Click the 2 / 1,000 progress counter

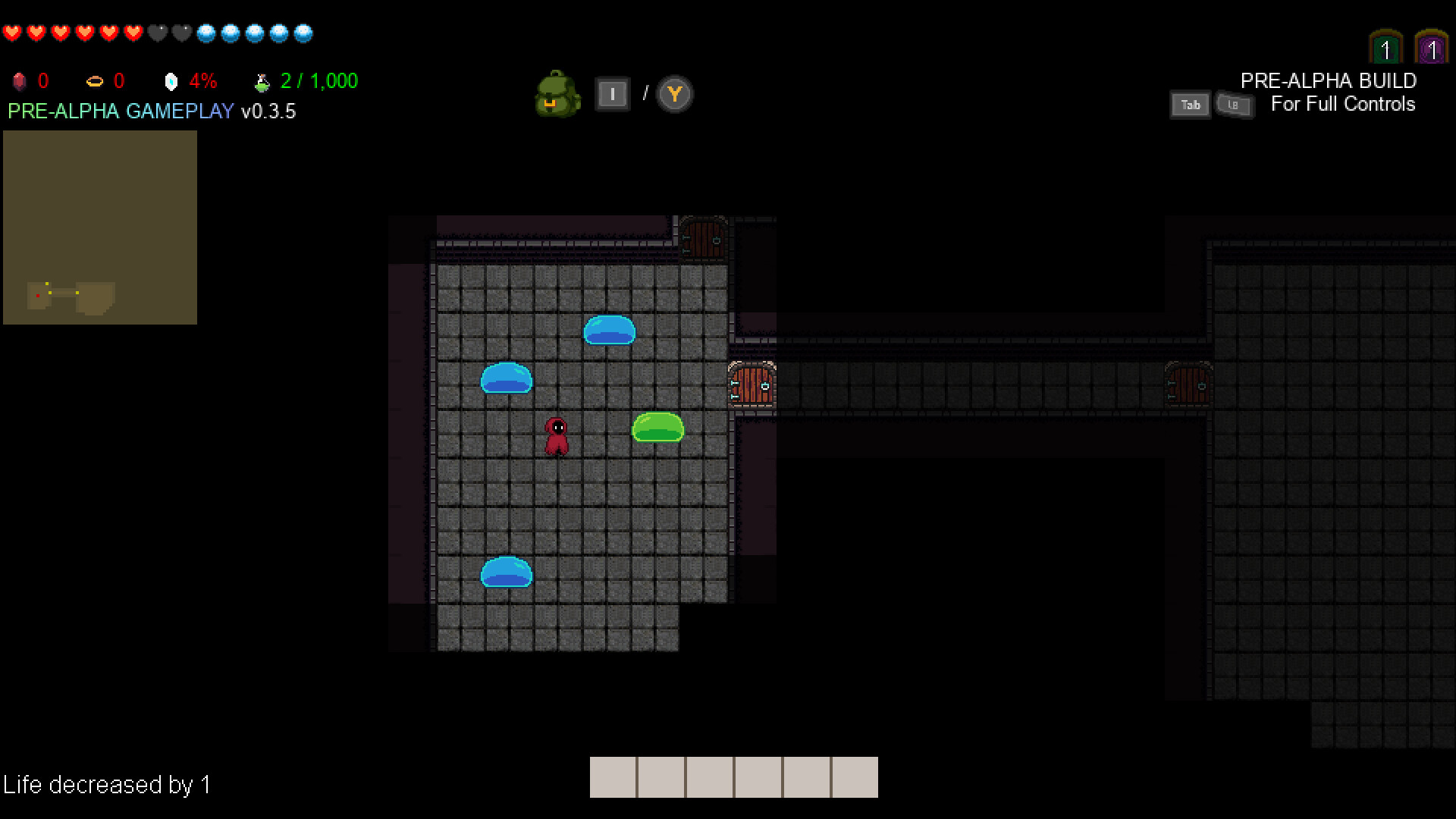click(x=318, y=80)
